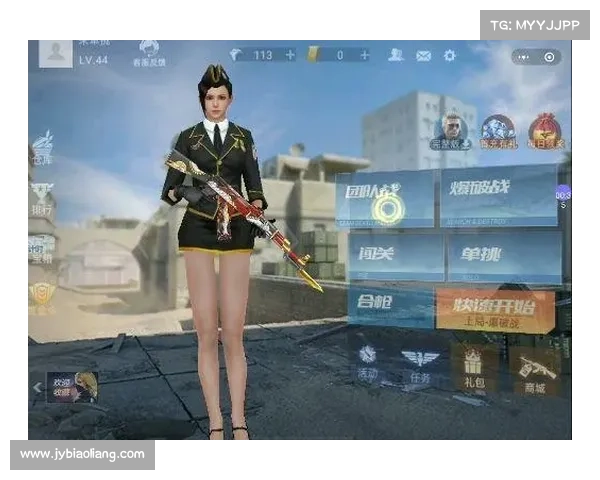Open the 任务 missions menu

[x=420, y=364]
